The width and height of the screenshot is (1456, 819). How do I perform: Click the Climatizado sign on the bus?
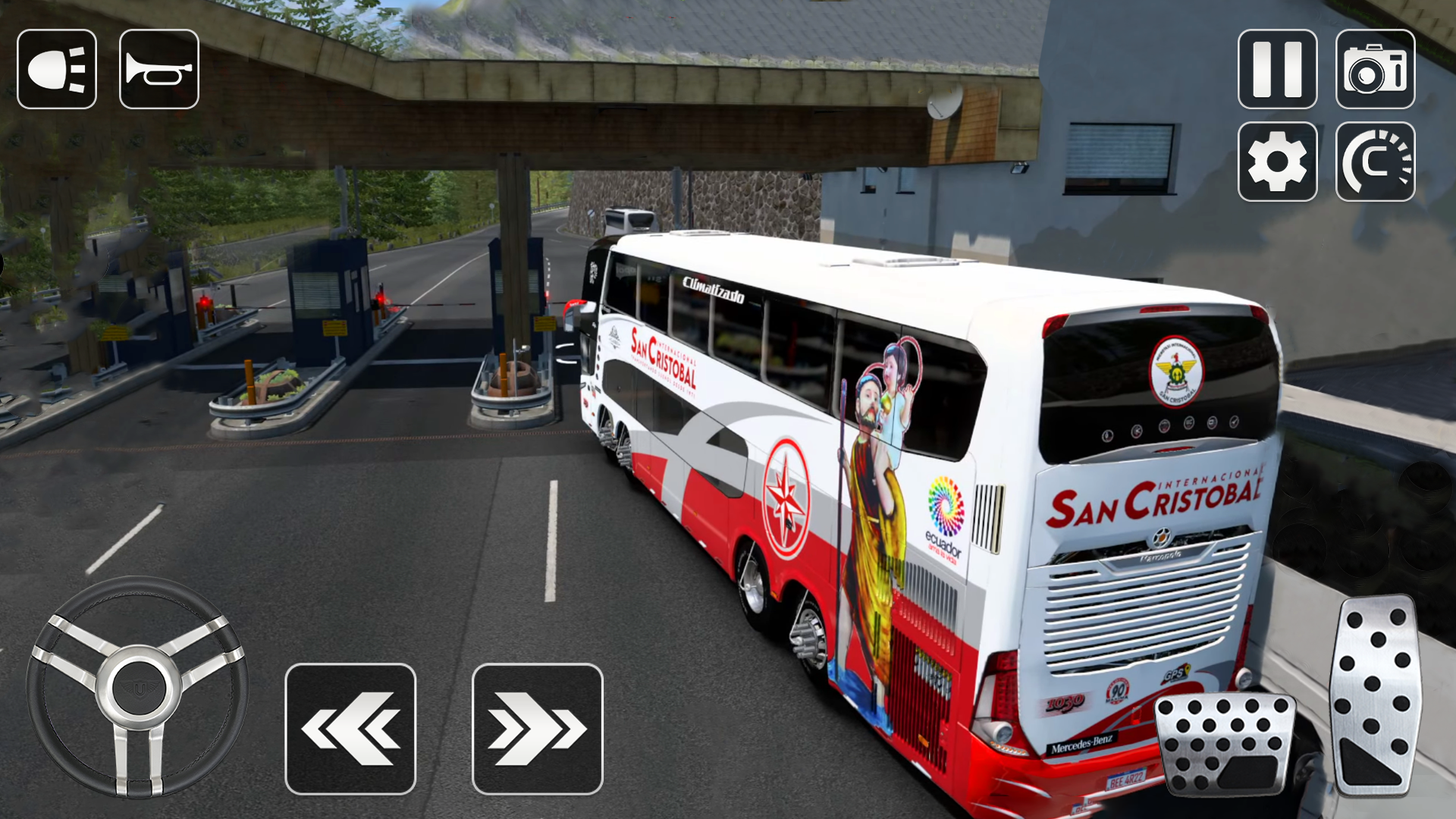click(711, 288)
